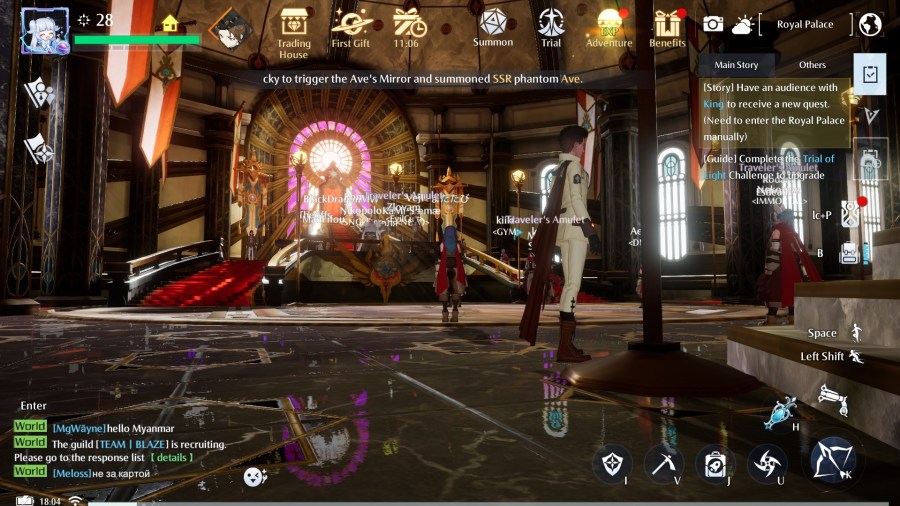Activate the shuriken skill

coord(767,463)
